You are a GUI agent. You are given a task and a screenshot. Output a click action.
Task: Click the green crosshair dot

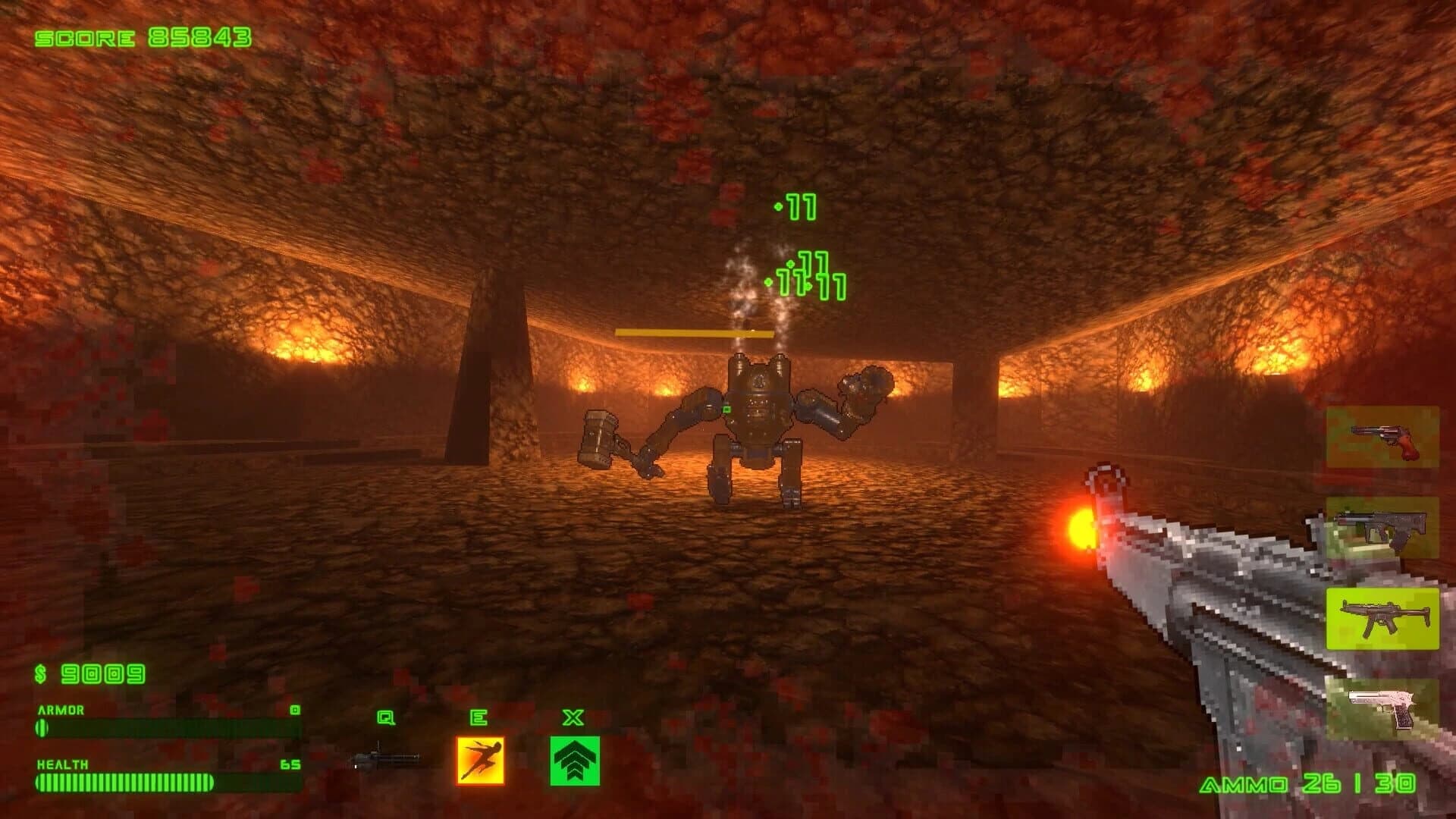(x=728, y=409)
